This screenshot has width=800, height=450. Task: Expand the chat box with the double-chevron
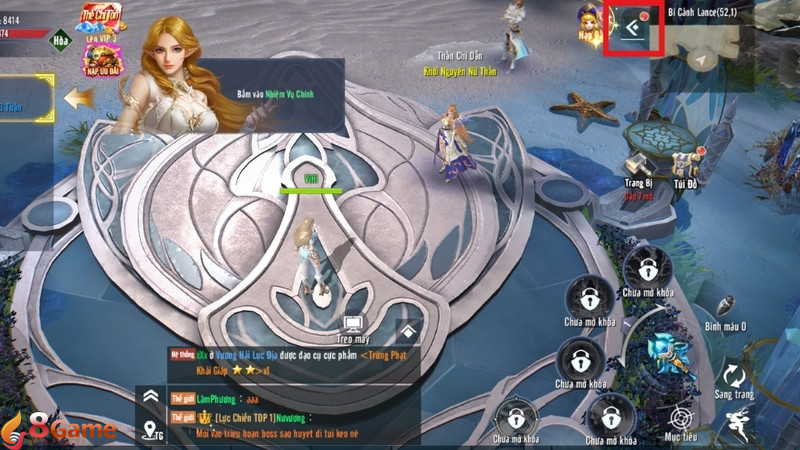coord(151,397)
